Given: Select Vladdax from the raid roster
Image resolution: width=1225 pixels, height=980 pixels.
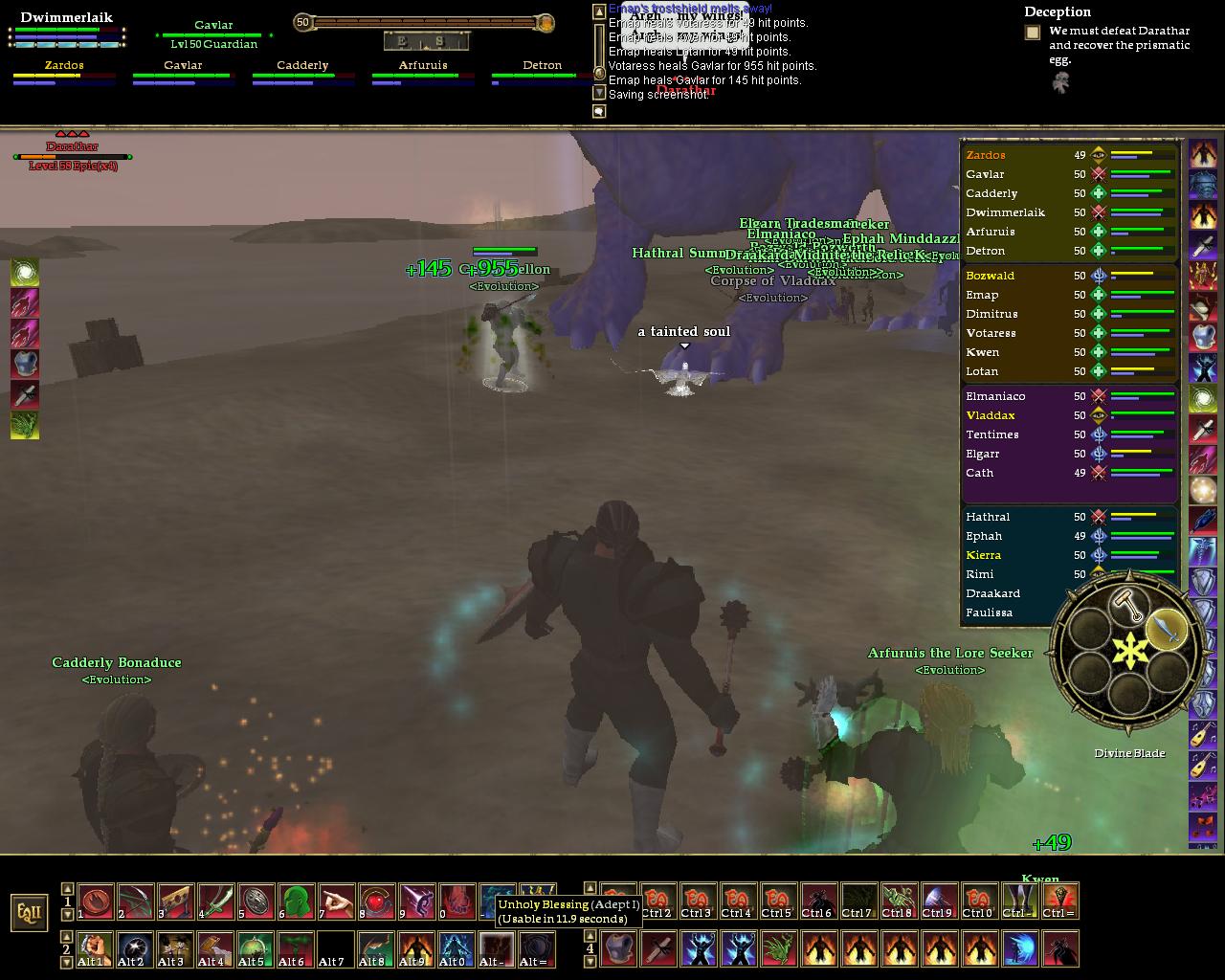Looking at the screenshot, I should [x=990, y=415].
